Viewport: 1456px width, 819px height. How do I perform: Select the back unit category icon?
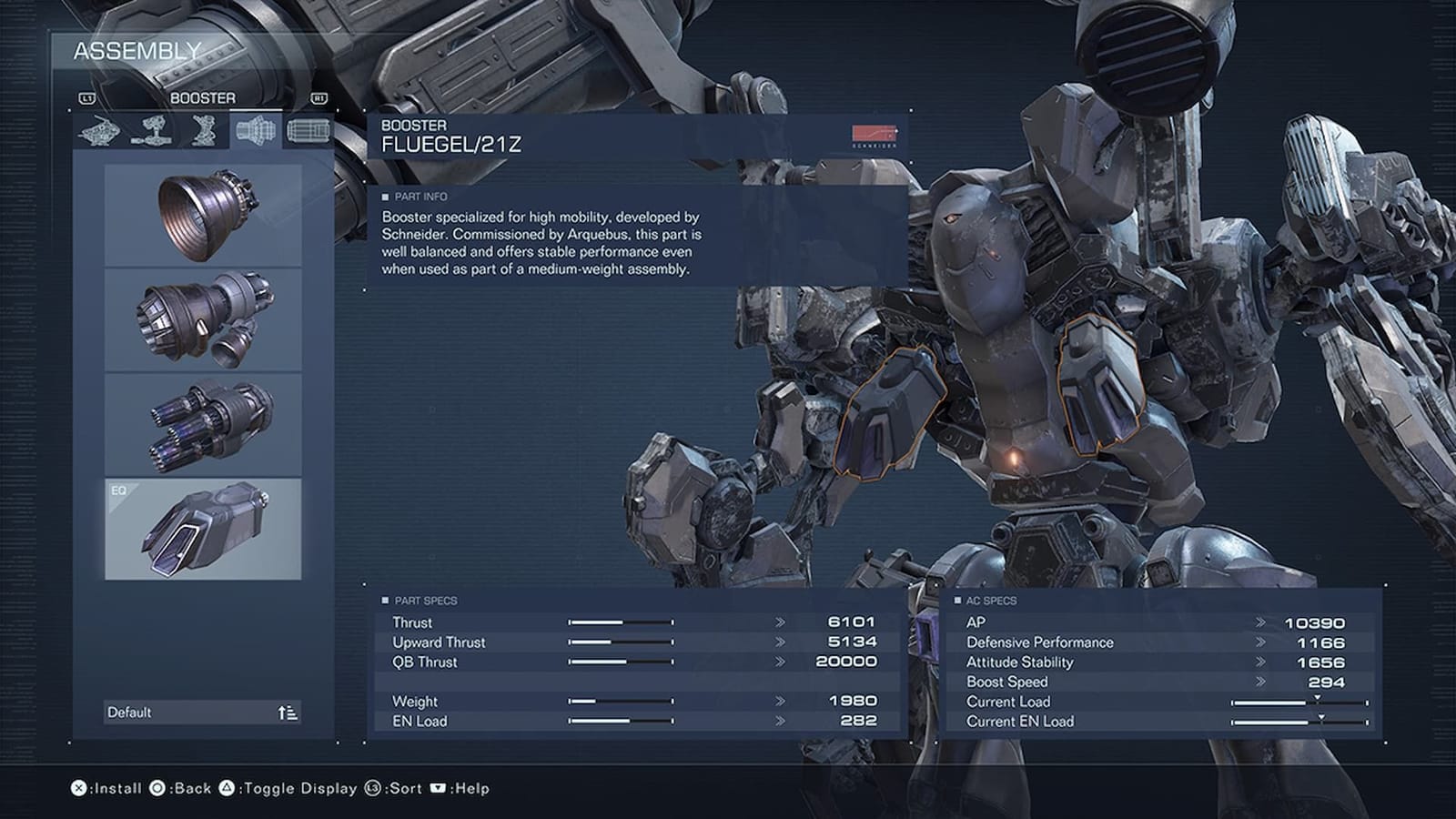coord(153,130)
